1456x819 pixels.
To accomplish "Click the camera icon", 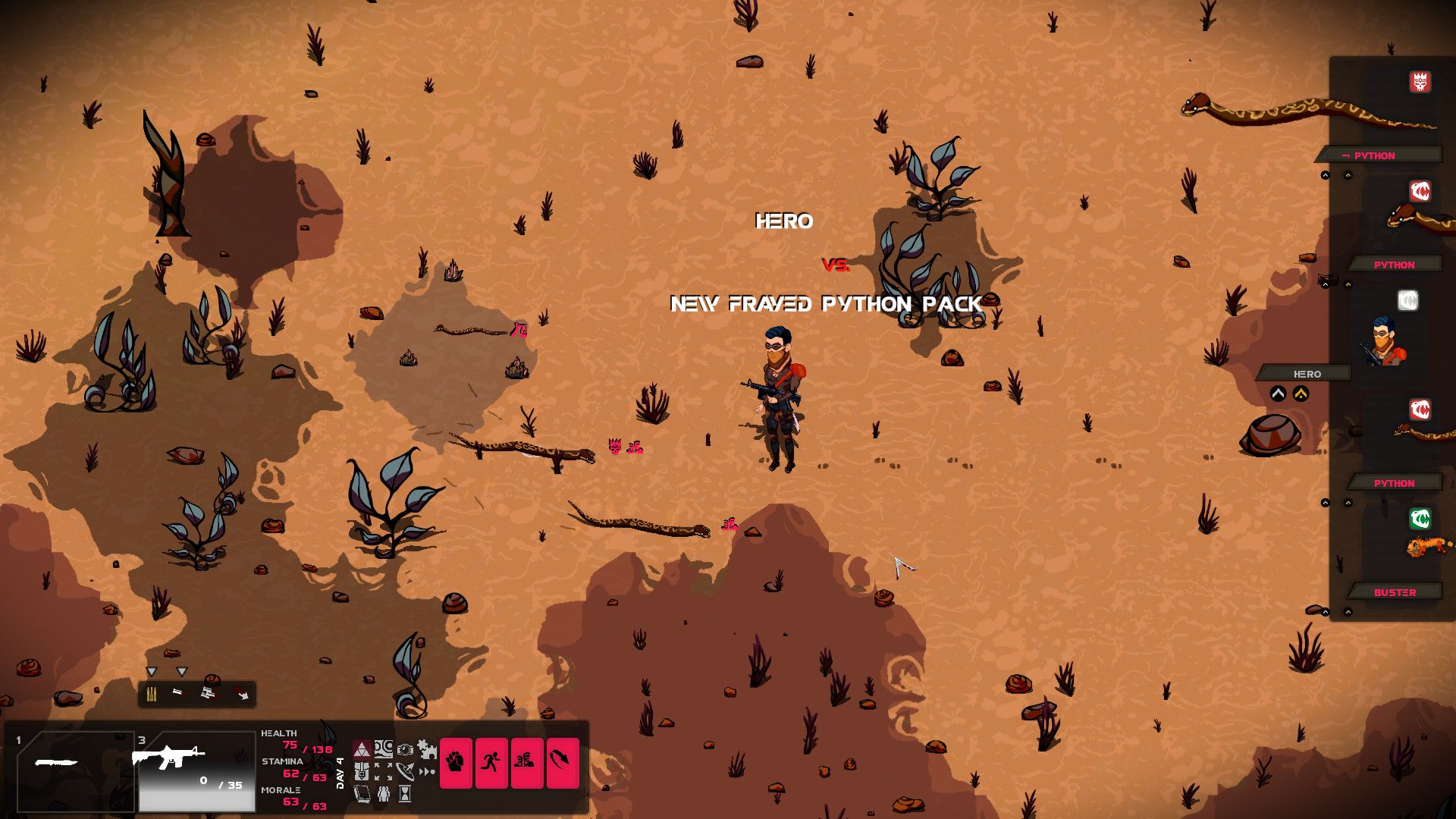I will (406, 749).
